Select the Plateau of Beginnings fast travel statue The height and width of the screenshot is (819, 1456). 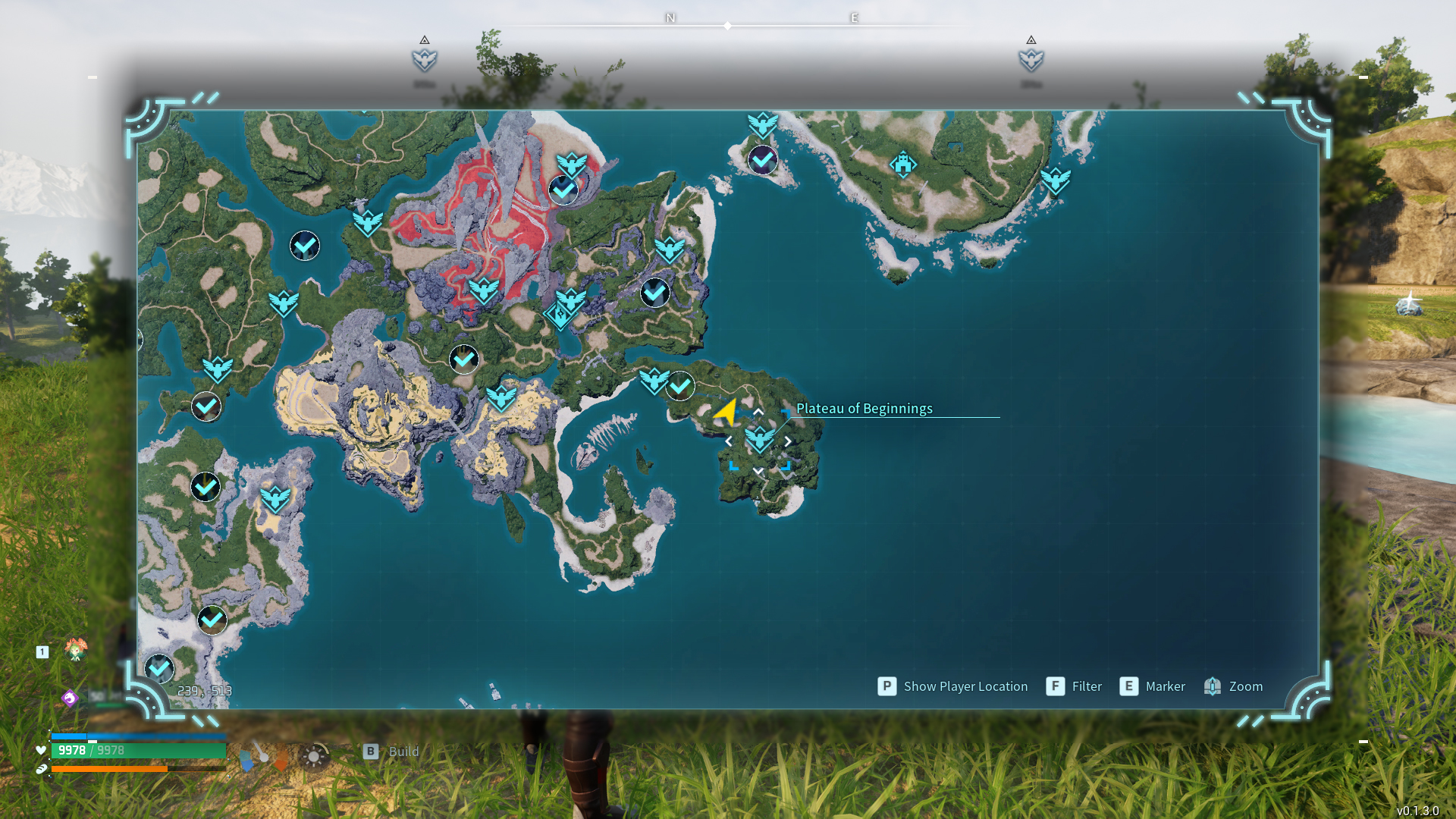[x=759, y=440]
